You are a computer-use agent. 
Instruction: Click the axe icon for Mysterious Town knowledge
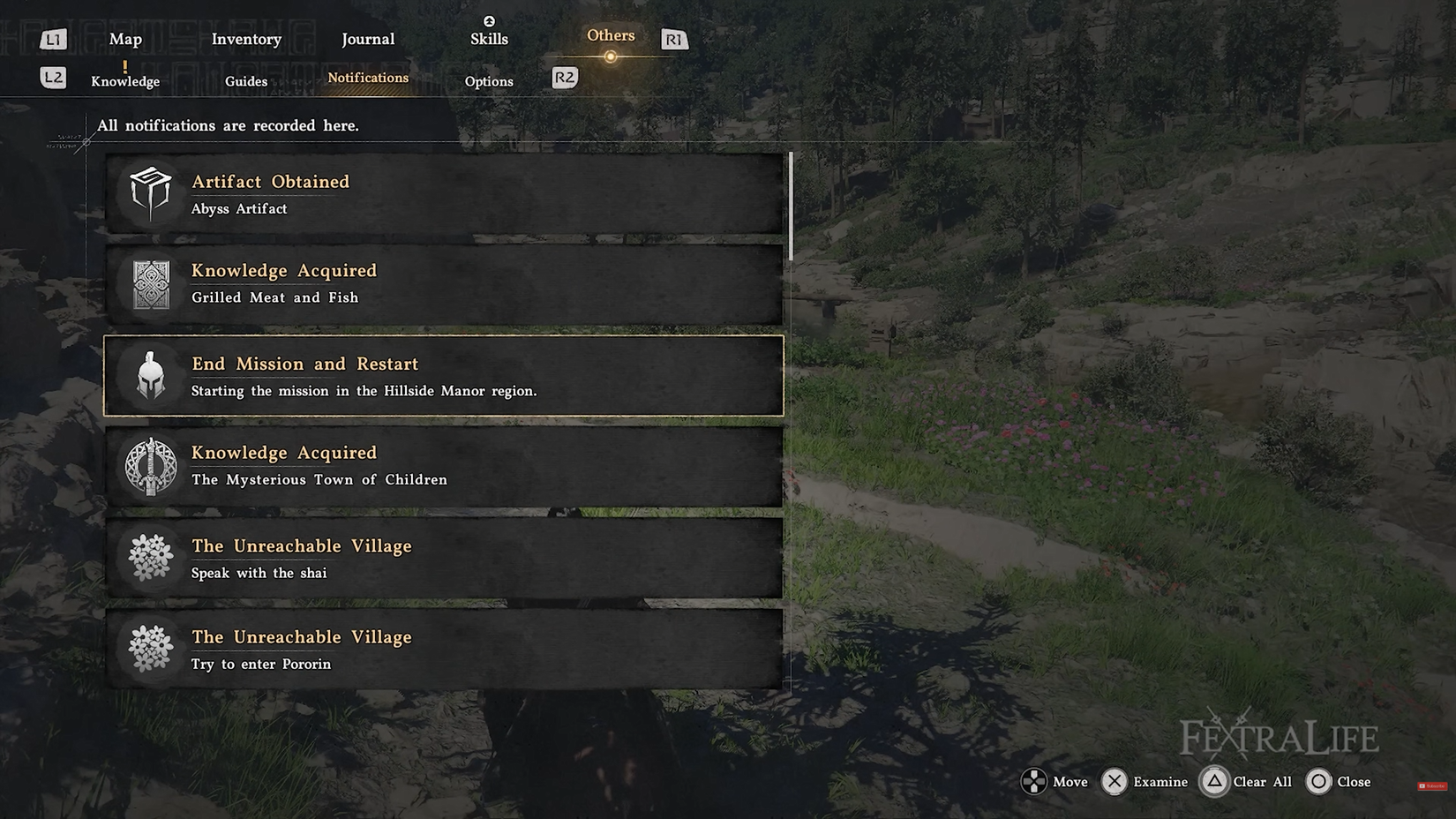coord(148,467)
